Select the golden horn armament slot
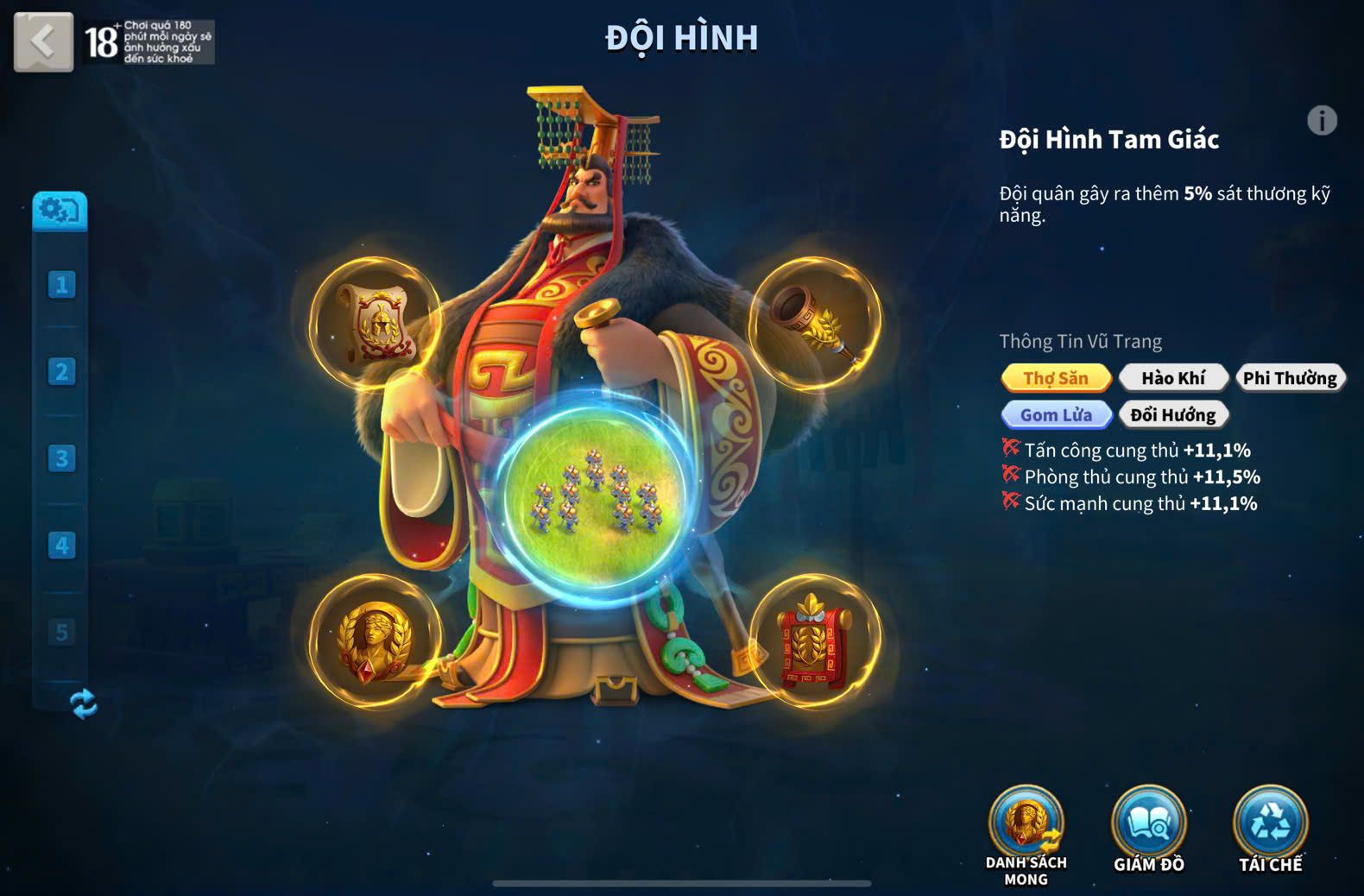 (814, 324)
